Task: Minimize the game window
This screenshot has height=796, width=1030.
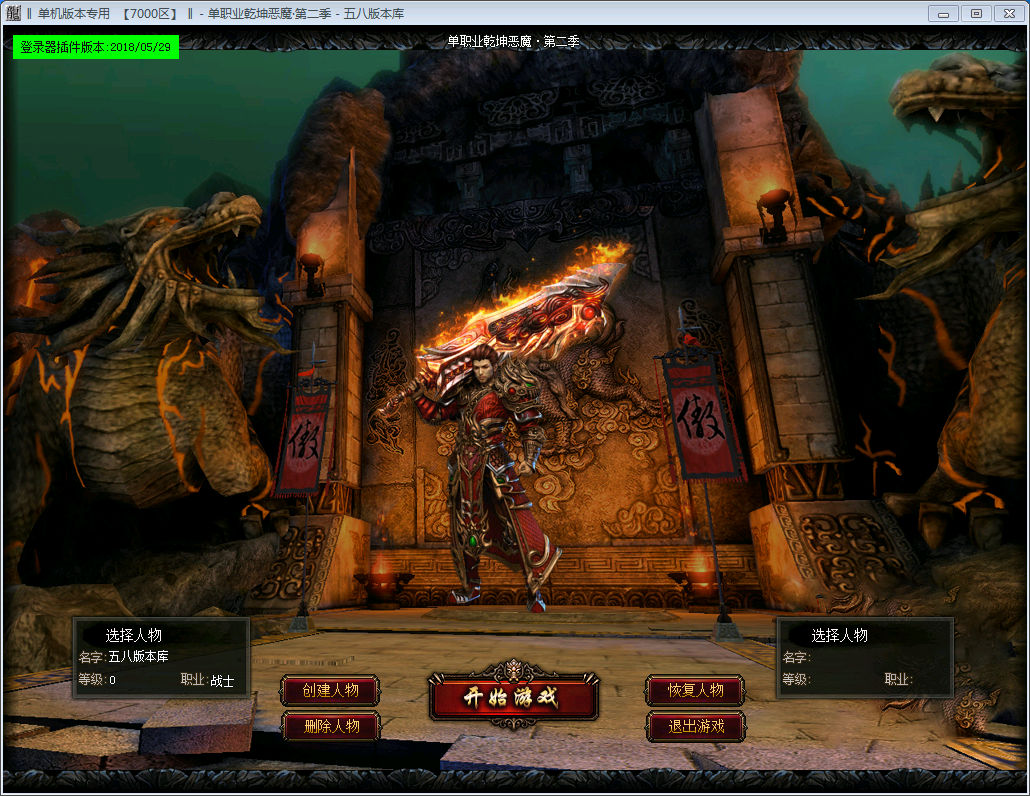Action: (x=943, y=13)
